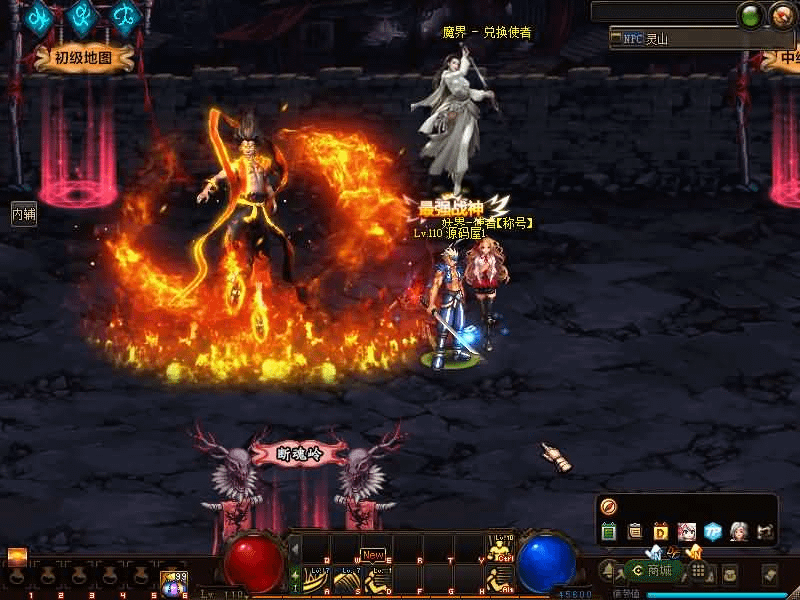Open the yellow D calendar icon

(661, 532)
